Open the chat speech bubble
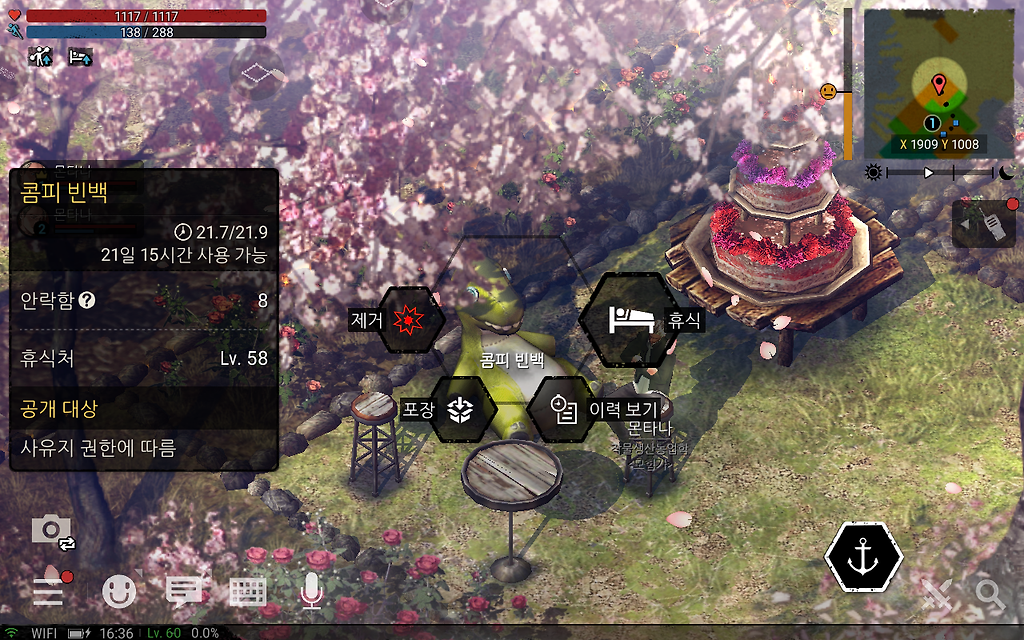This screenshot has width=1024, height=640. (183, 592)
